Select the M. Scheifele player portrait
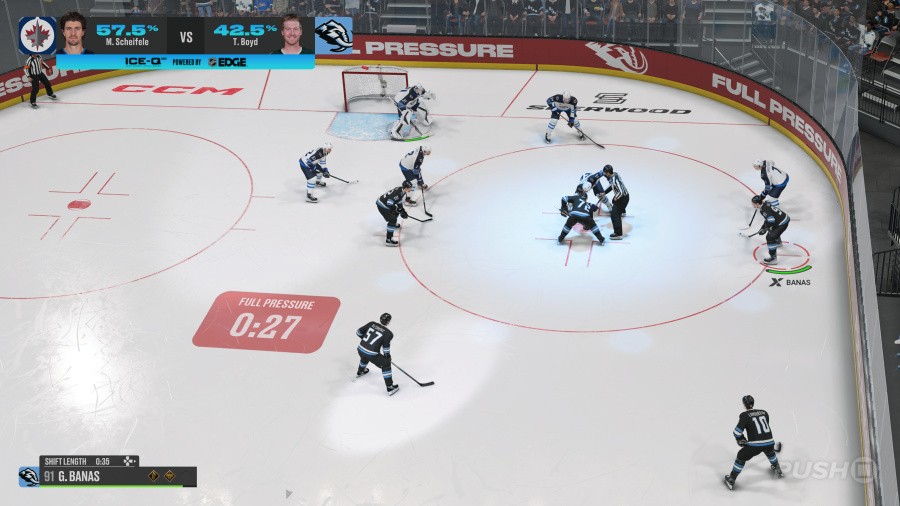Viewport: 900px width, 506px height. coord(73,33)
